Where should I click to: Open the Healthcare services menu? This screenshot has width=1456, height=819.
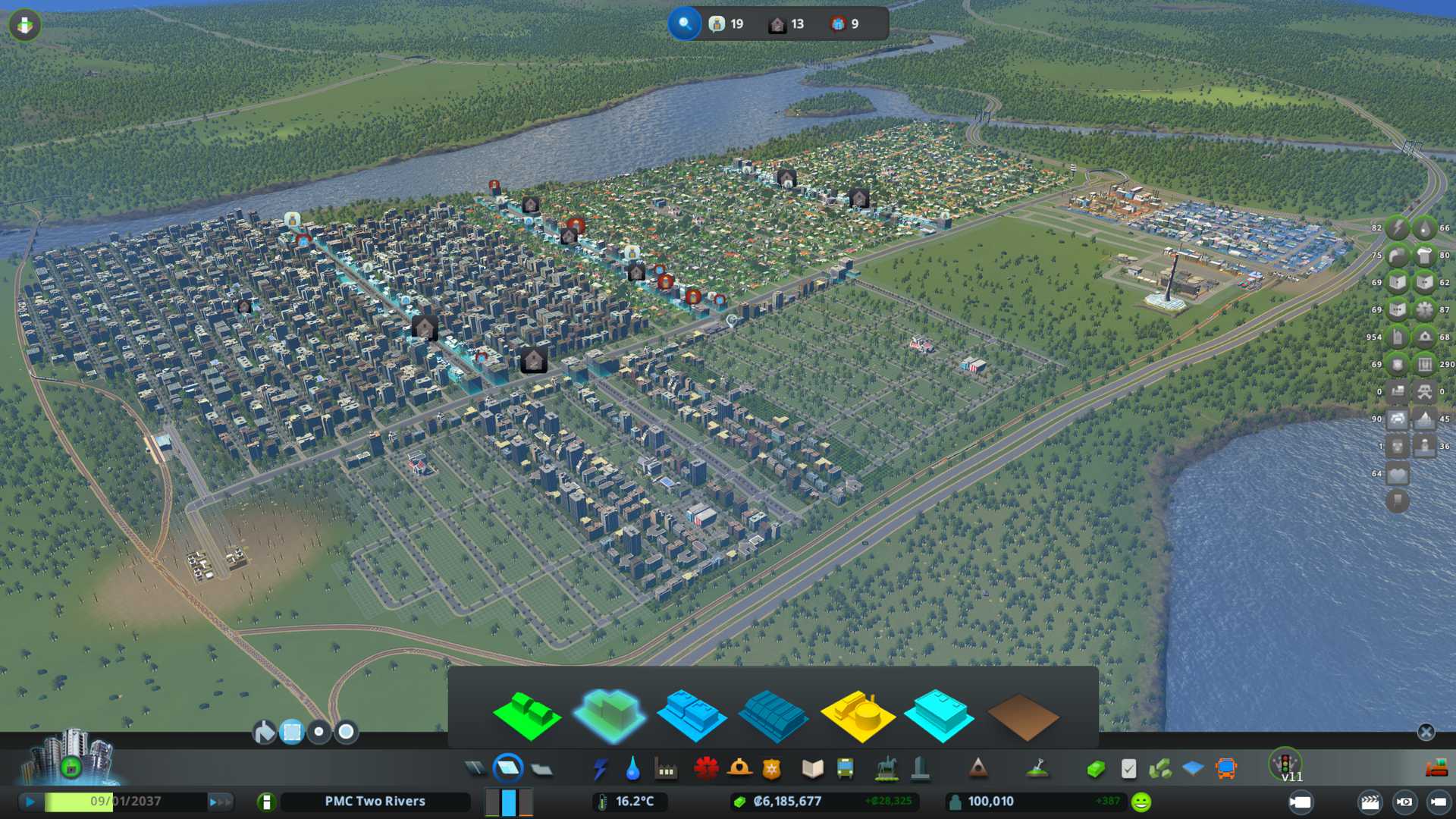[x=706, y=769]
